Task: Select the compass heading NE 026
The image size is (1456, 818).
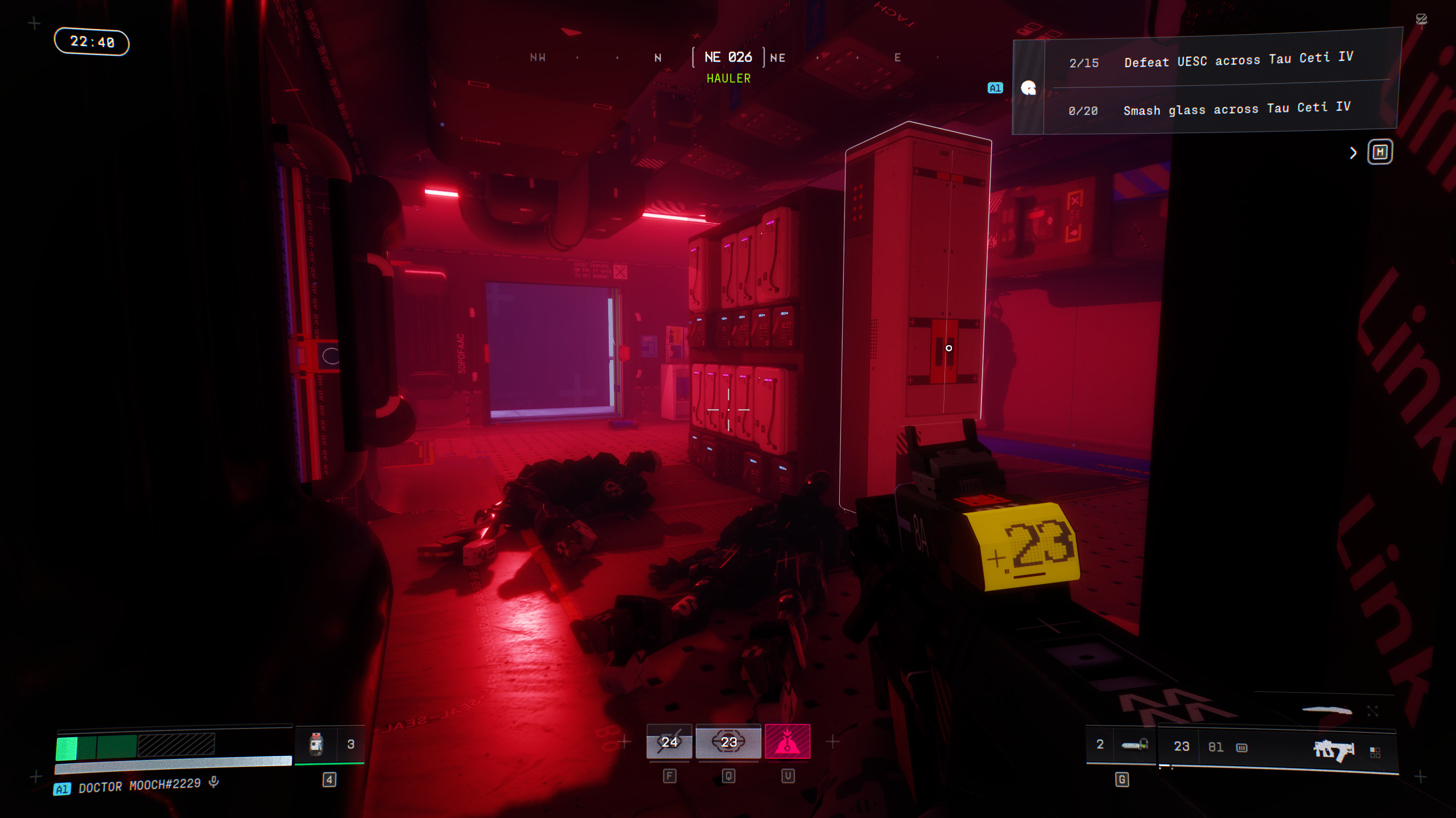Action: [728, 57]
